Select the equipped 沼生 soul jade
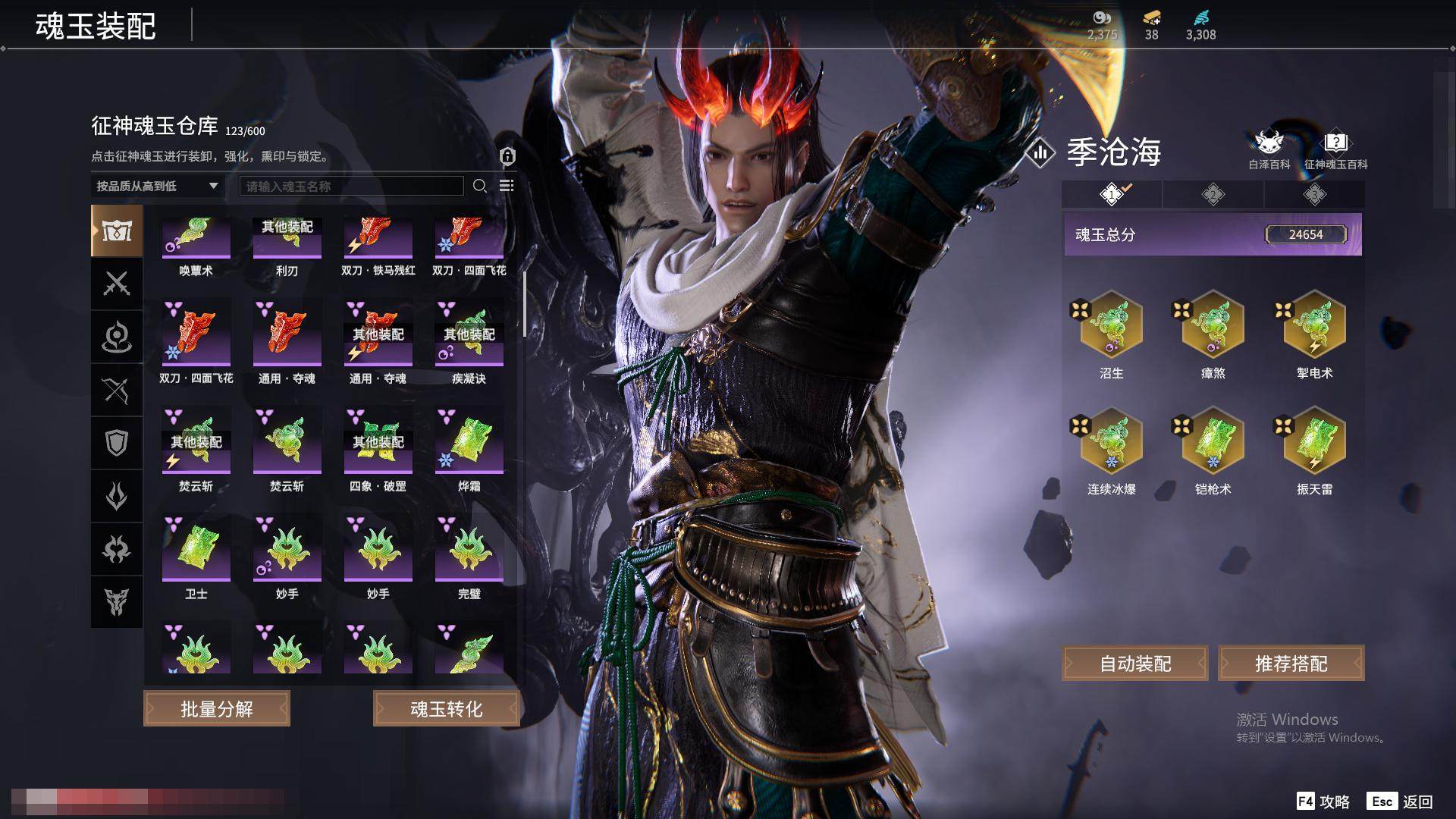 [1112, 325]
